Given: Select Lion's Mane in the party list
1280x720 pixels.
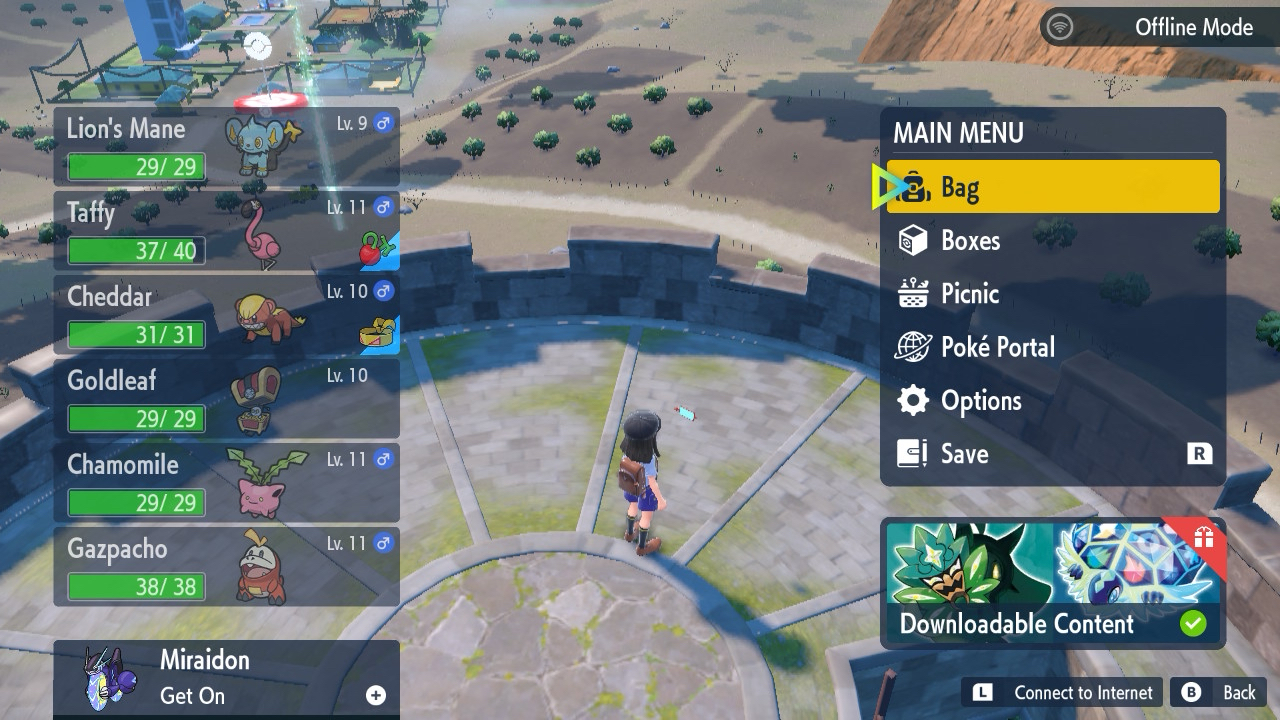Looking at the screenshot, I should pyautogui.click(x=226, y=147).
